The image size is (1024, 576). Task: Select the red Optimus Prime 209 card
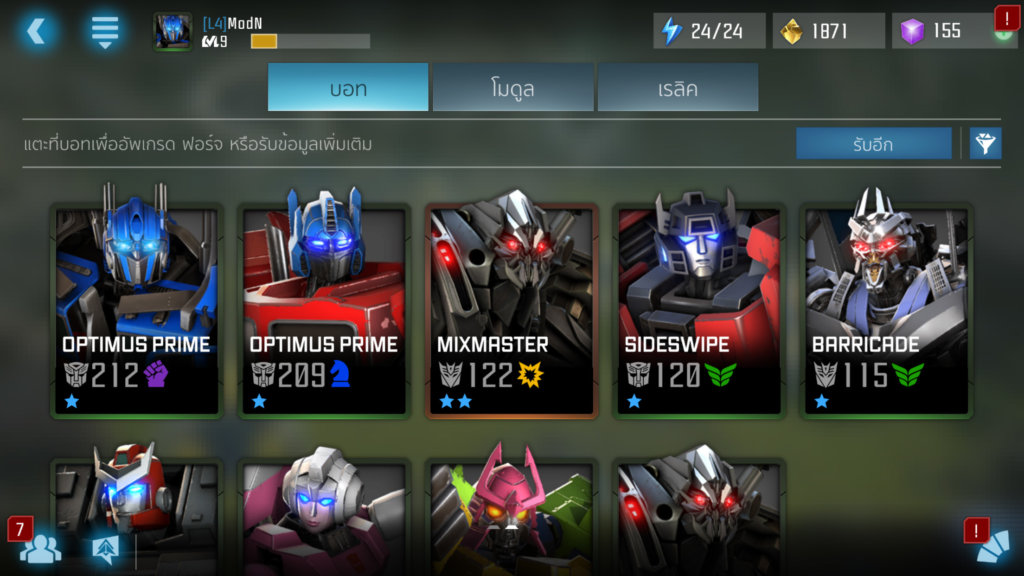[324, 310]
